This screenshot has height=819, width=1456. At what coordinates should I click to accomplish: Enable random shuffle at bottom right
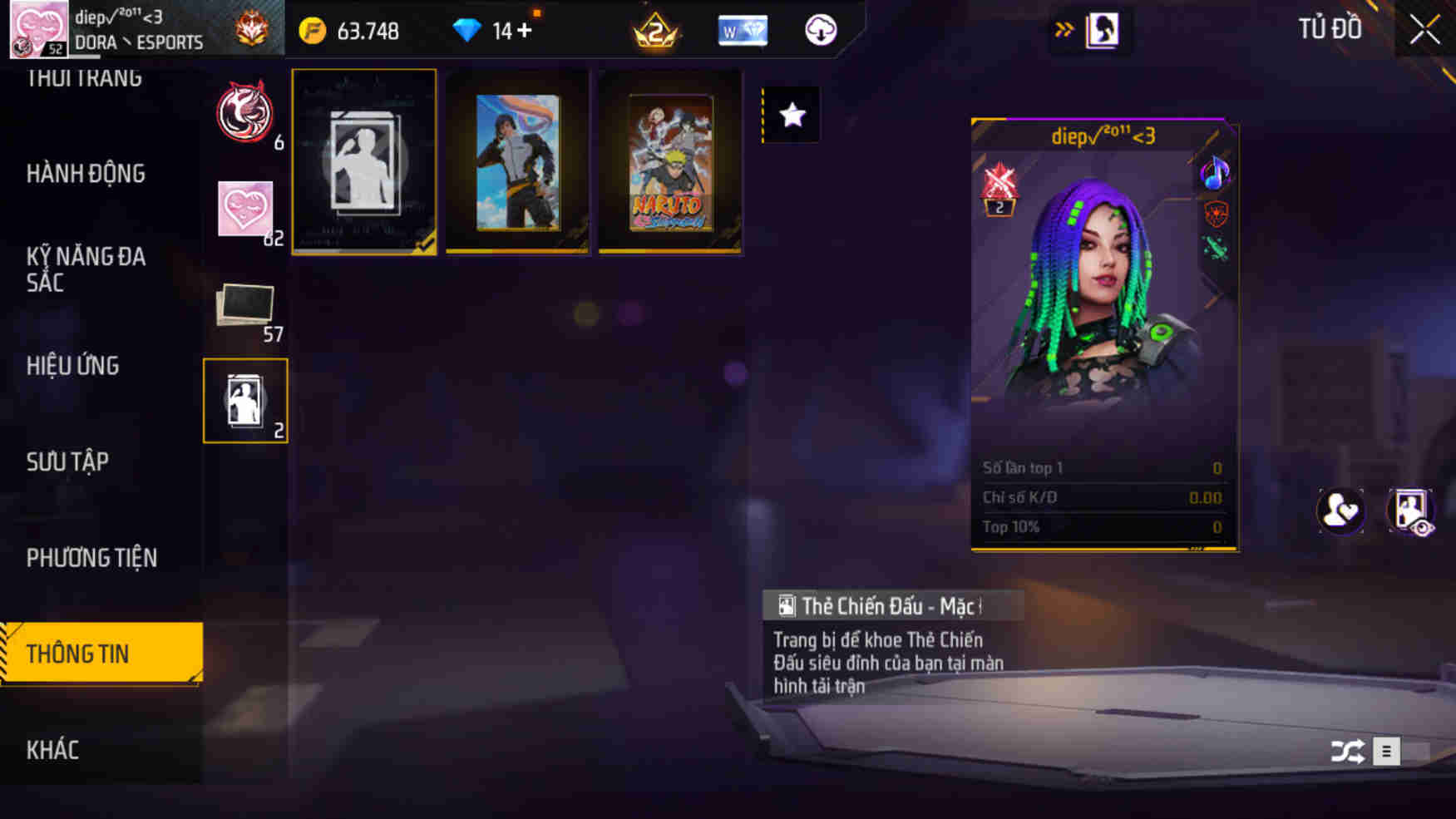click(1349, 751)
